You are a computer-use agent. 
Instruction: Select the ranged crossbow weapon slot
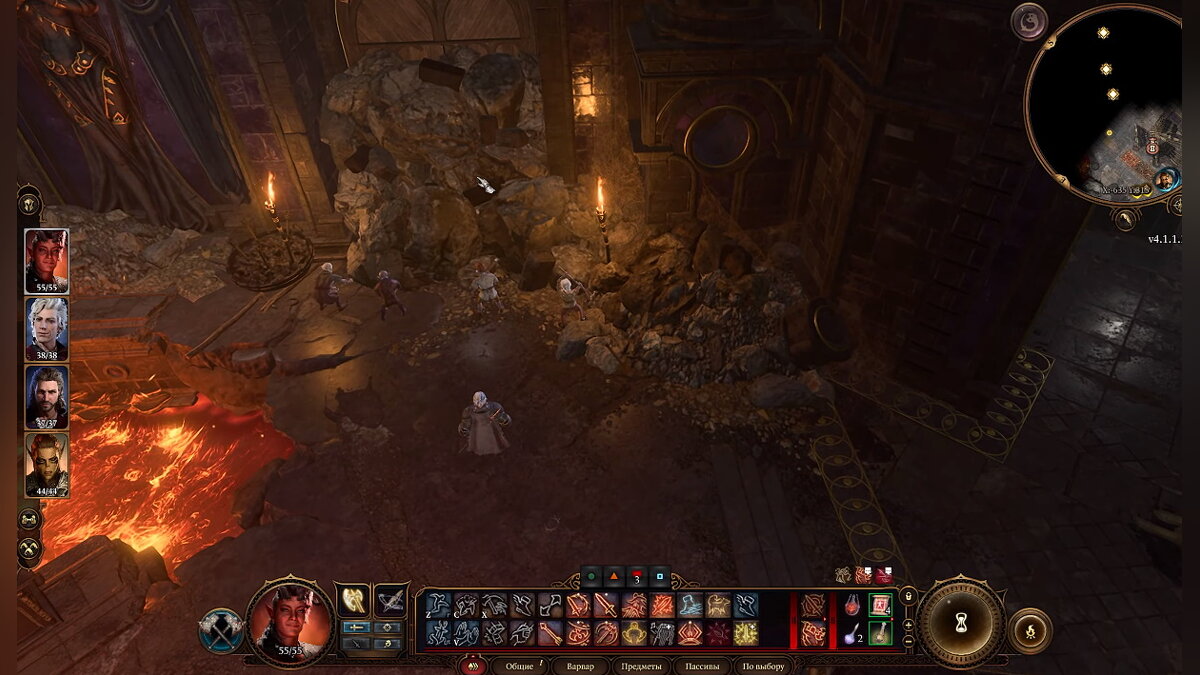tap(391, 600)
